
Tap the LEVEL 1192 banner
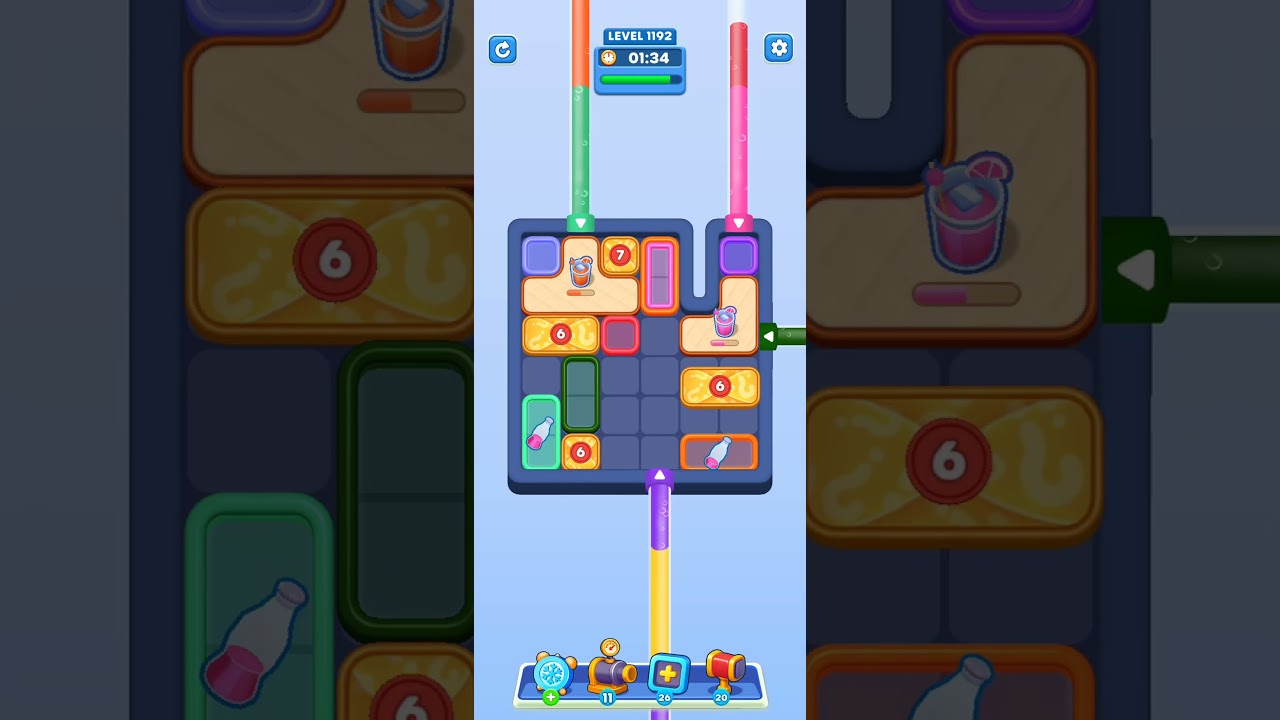[x=640, y=36]
